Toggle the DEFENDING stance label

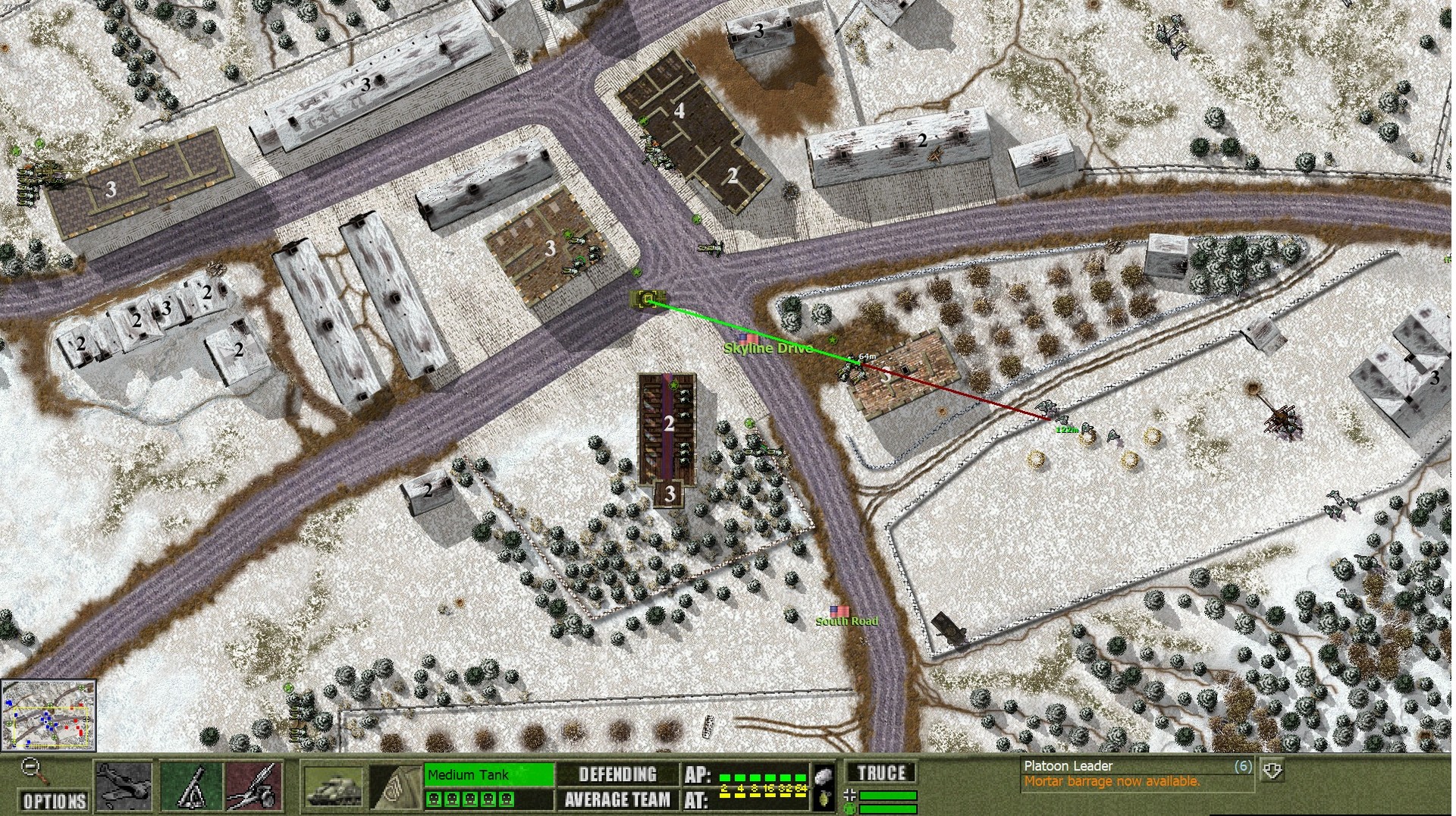(x=617, y=773)
